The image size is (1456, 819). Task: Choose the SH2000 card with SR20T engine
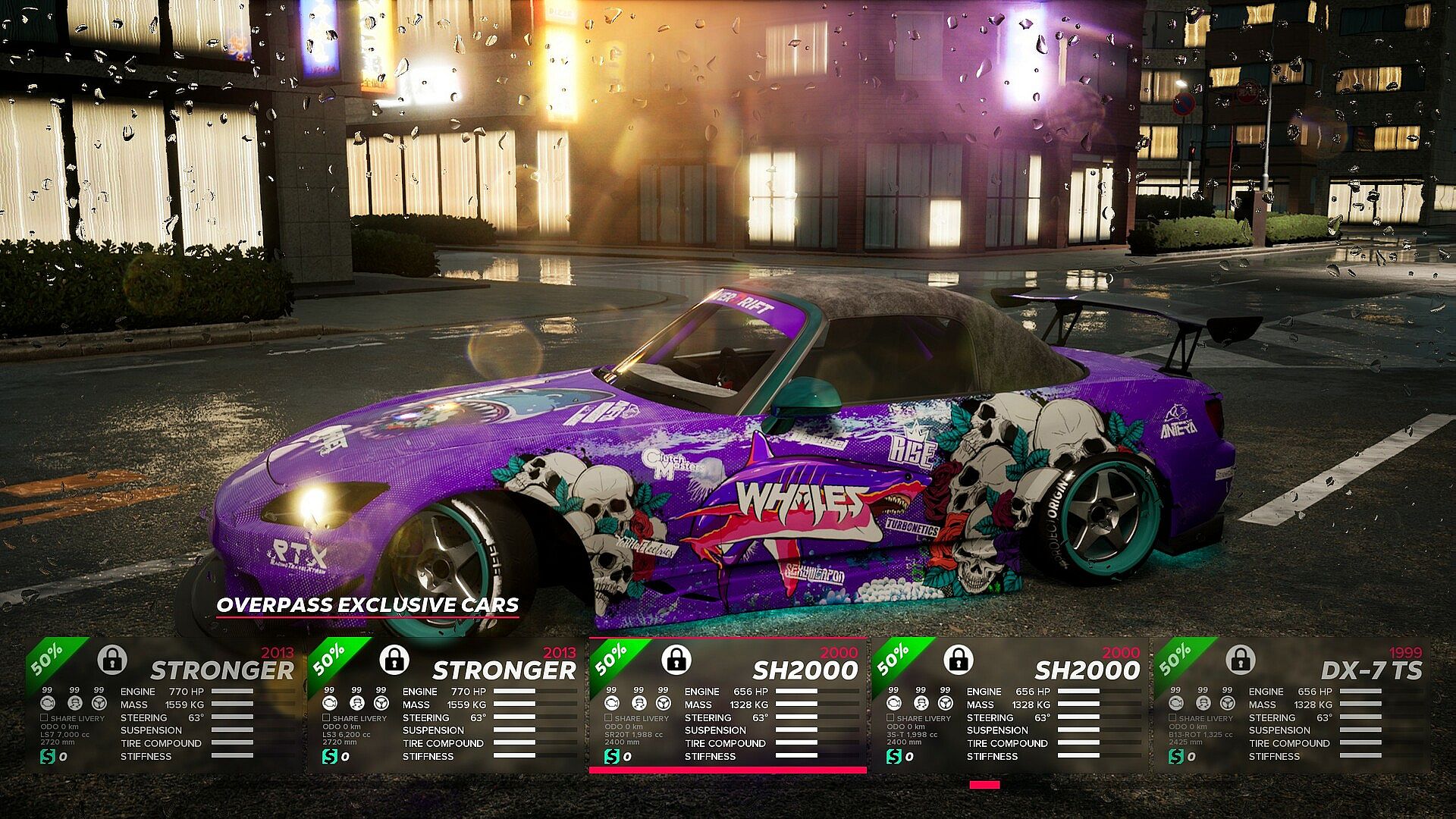(727, 705)
